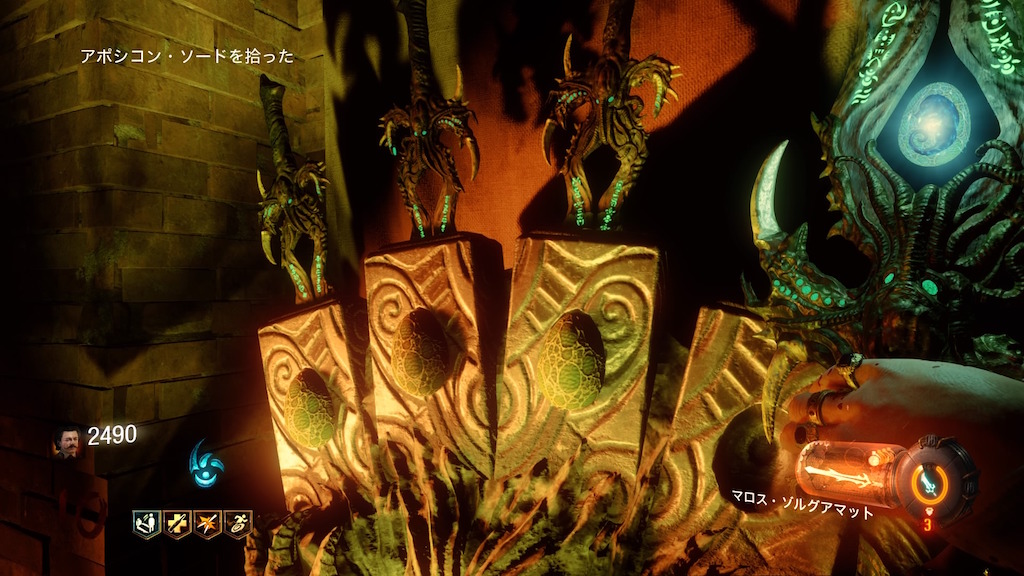The height and width of the screenshot is (576, 1024).
Task: Activate the blue swirl Beast Mode icon
Action: pyautogui.click(x=205, y=464)
